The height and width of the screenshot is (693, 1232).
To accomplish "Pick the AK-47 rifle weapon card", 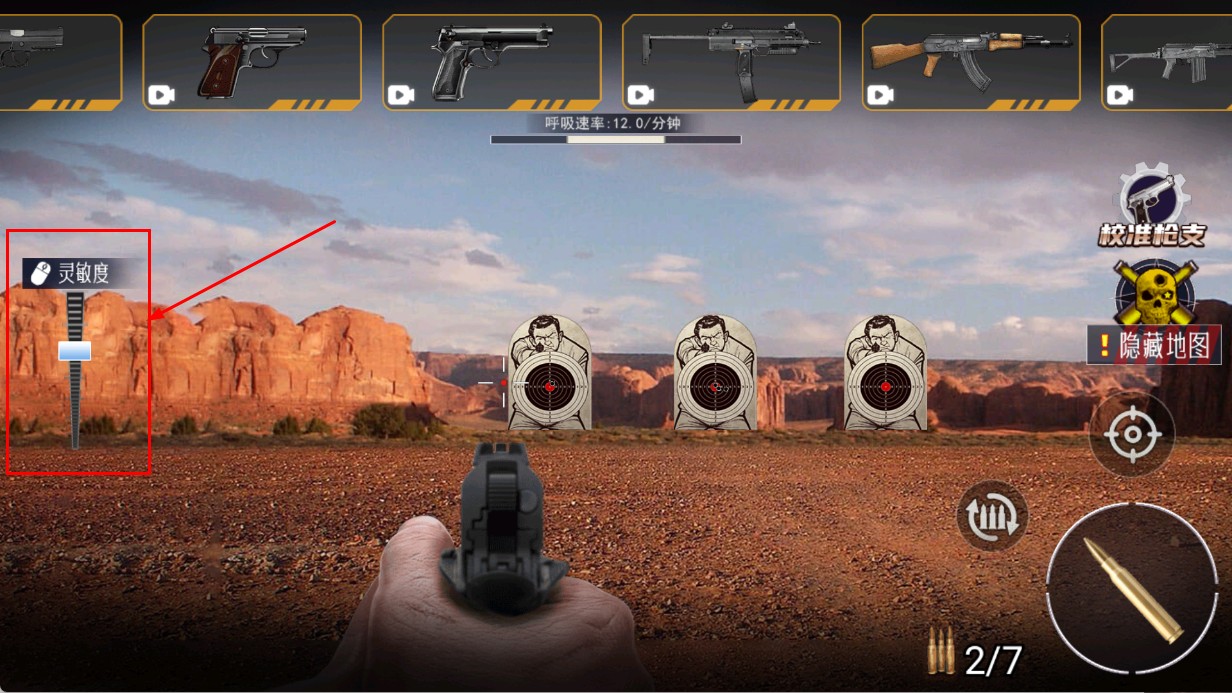I will (x=970, y=61).
